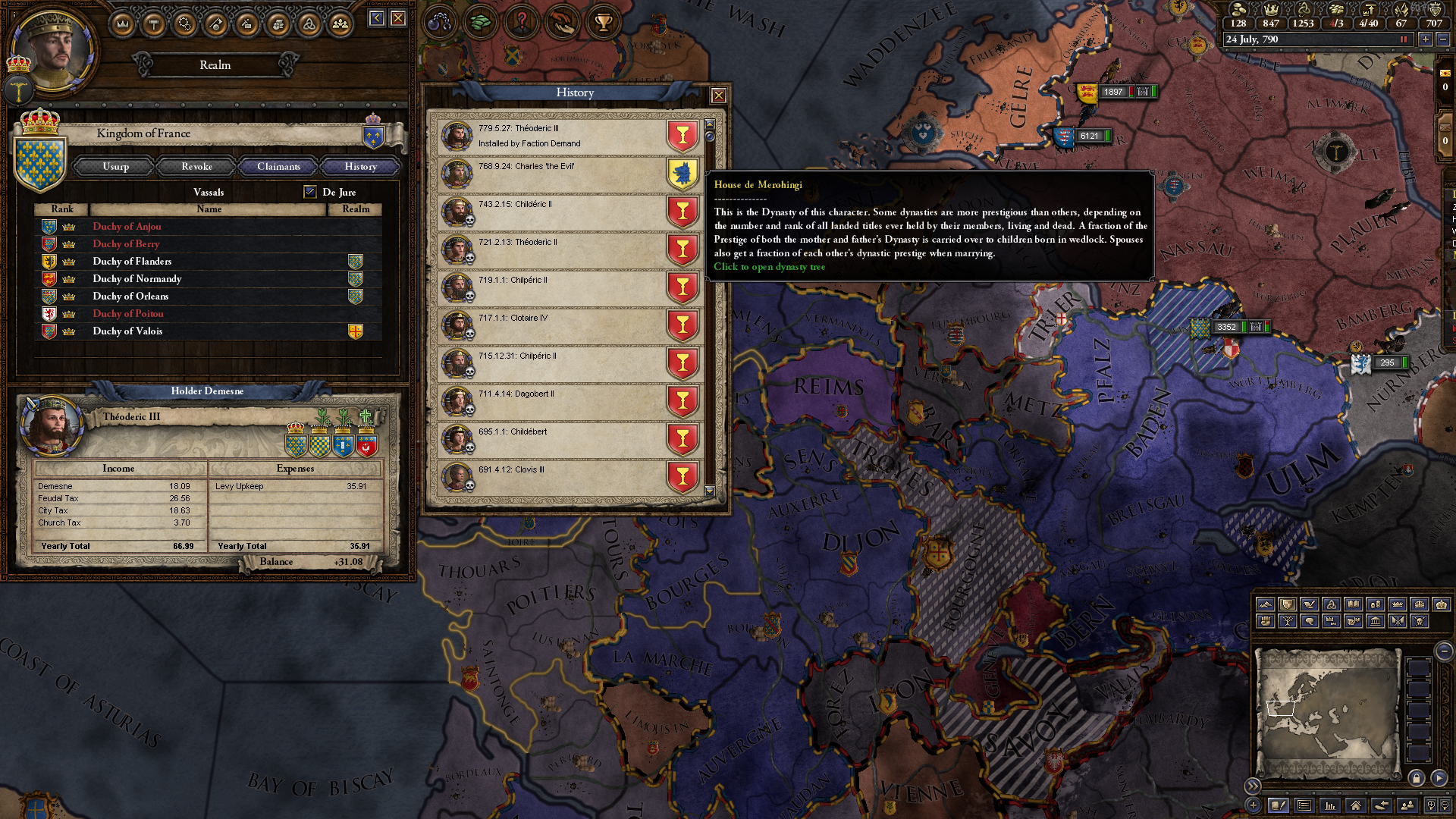Open the Usurp title option

116,167
